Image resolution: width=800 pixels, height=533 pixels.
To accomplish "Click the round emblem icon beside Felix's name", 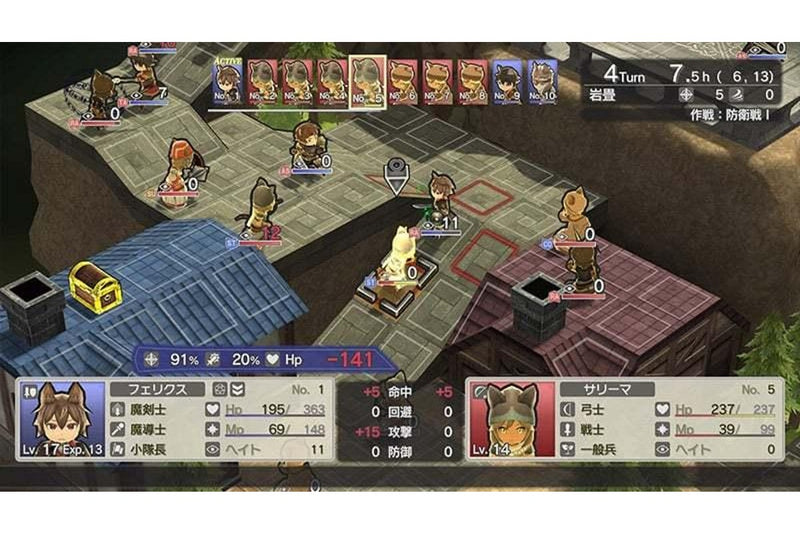I will pos(219,389).
